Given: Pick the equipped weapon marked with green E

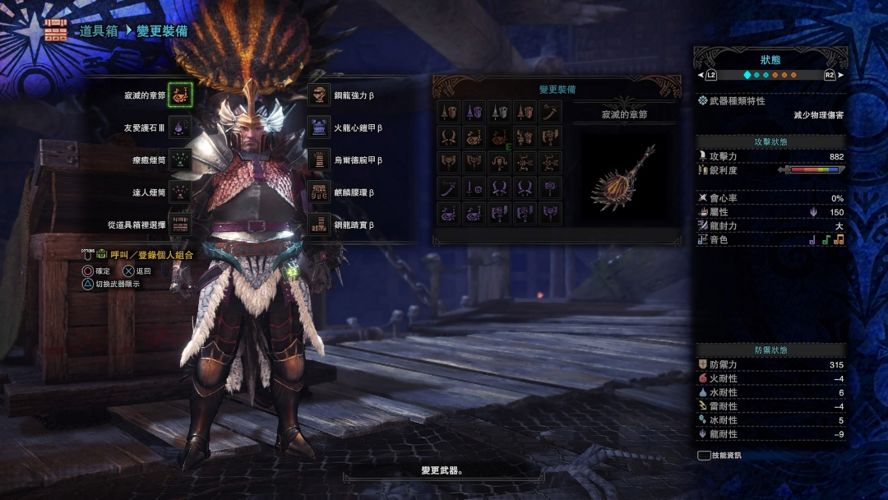Looking at the screenshot, I should (499, 137).
